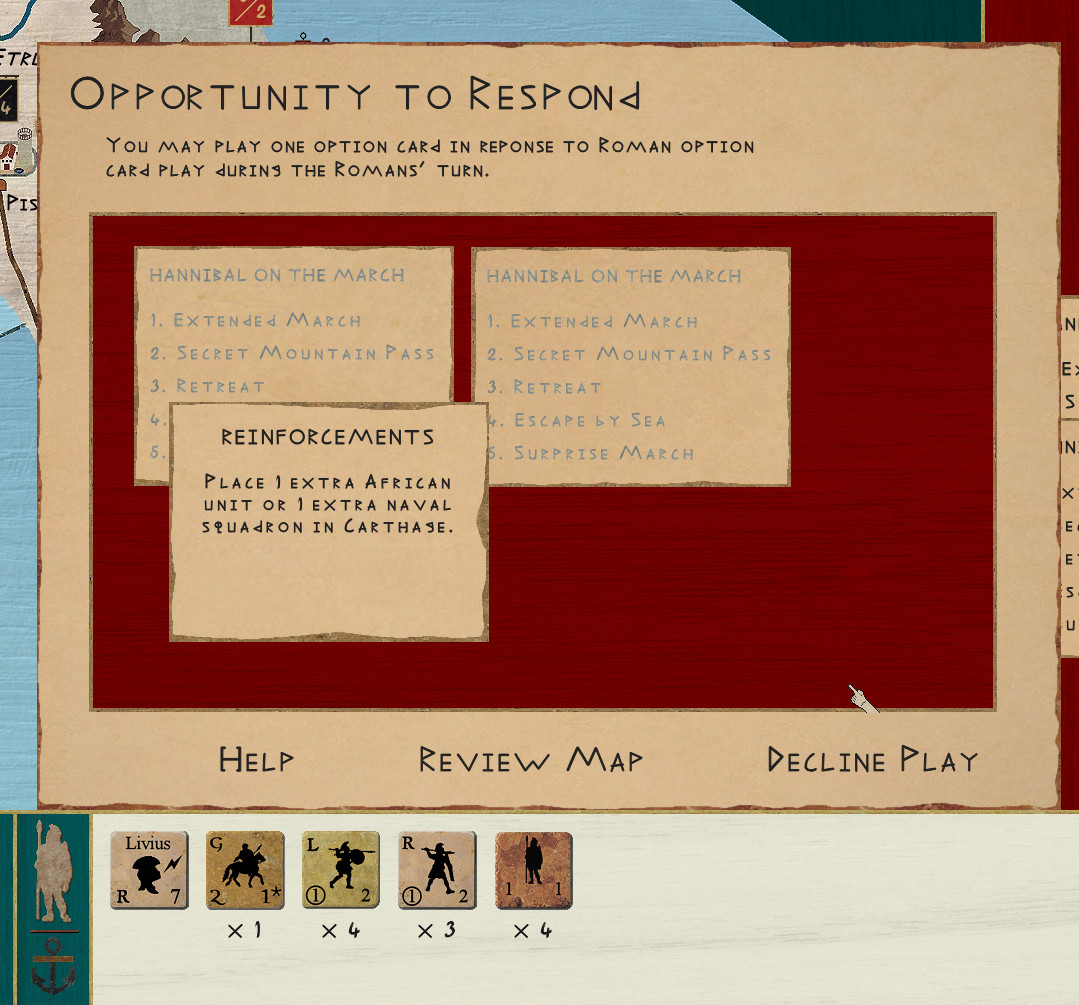Decline playing an option card

click(872, 760)
